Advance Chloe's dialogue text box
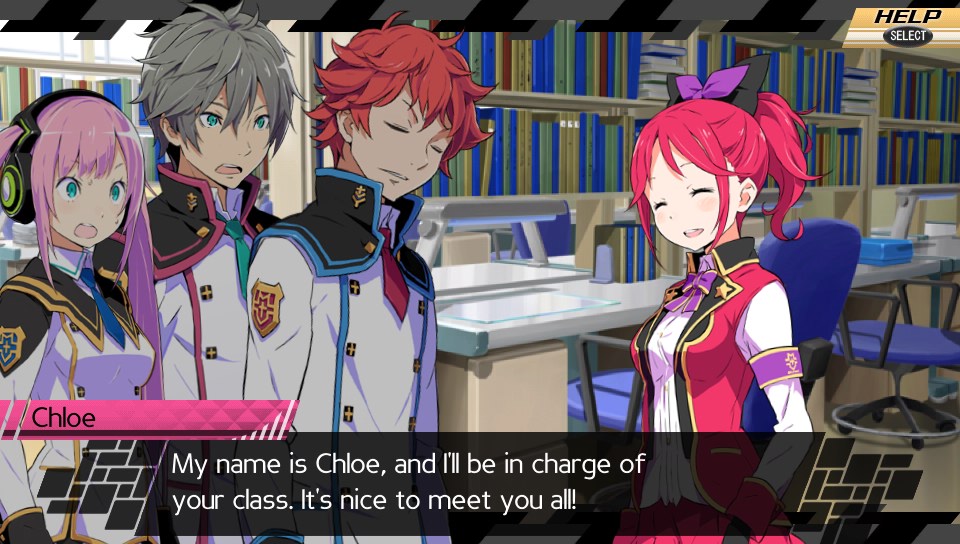 [480, 482]
